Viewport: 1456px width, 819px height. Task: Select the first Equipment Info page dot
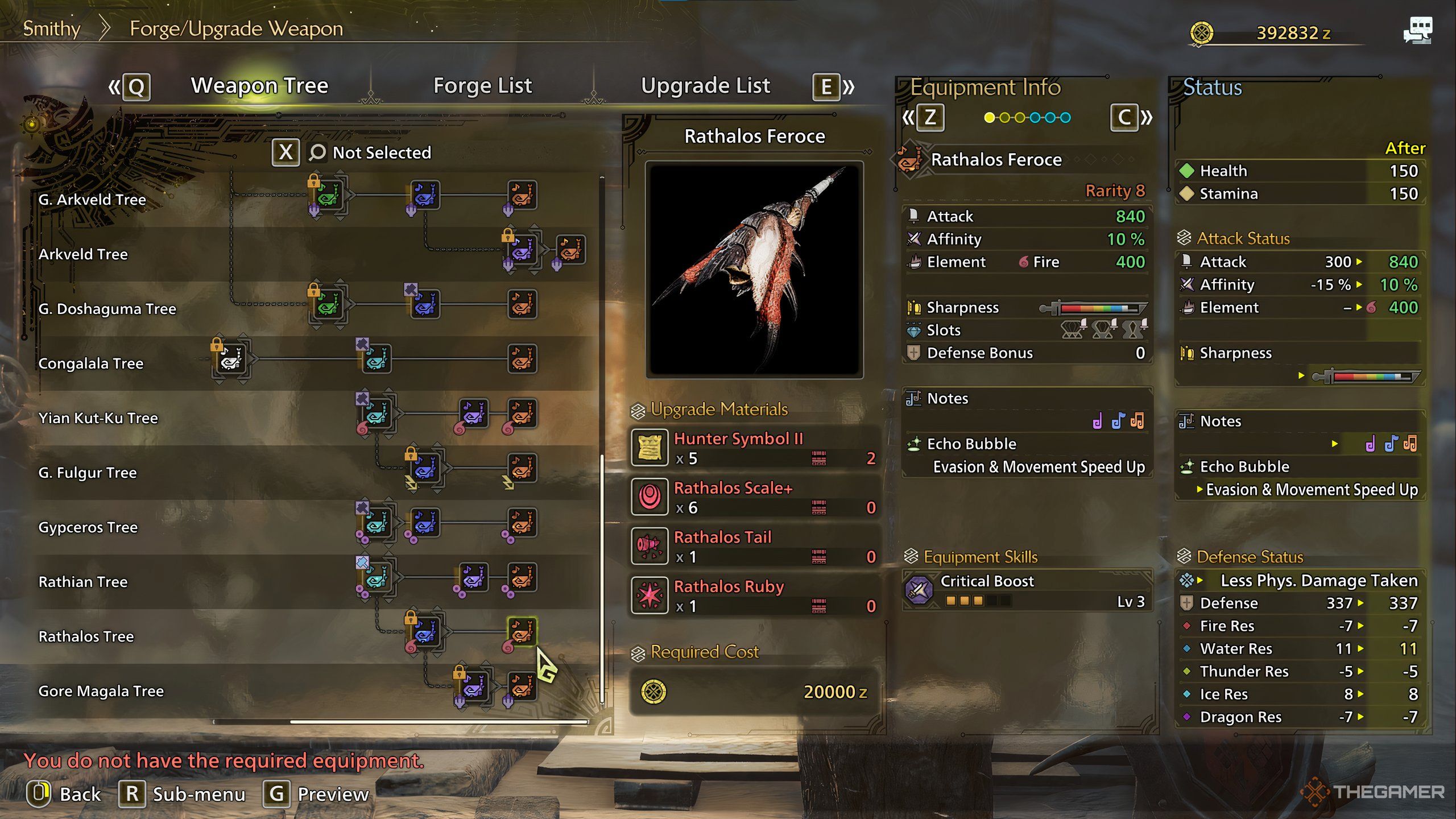990,118
